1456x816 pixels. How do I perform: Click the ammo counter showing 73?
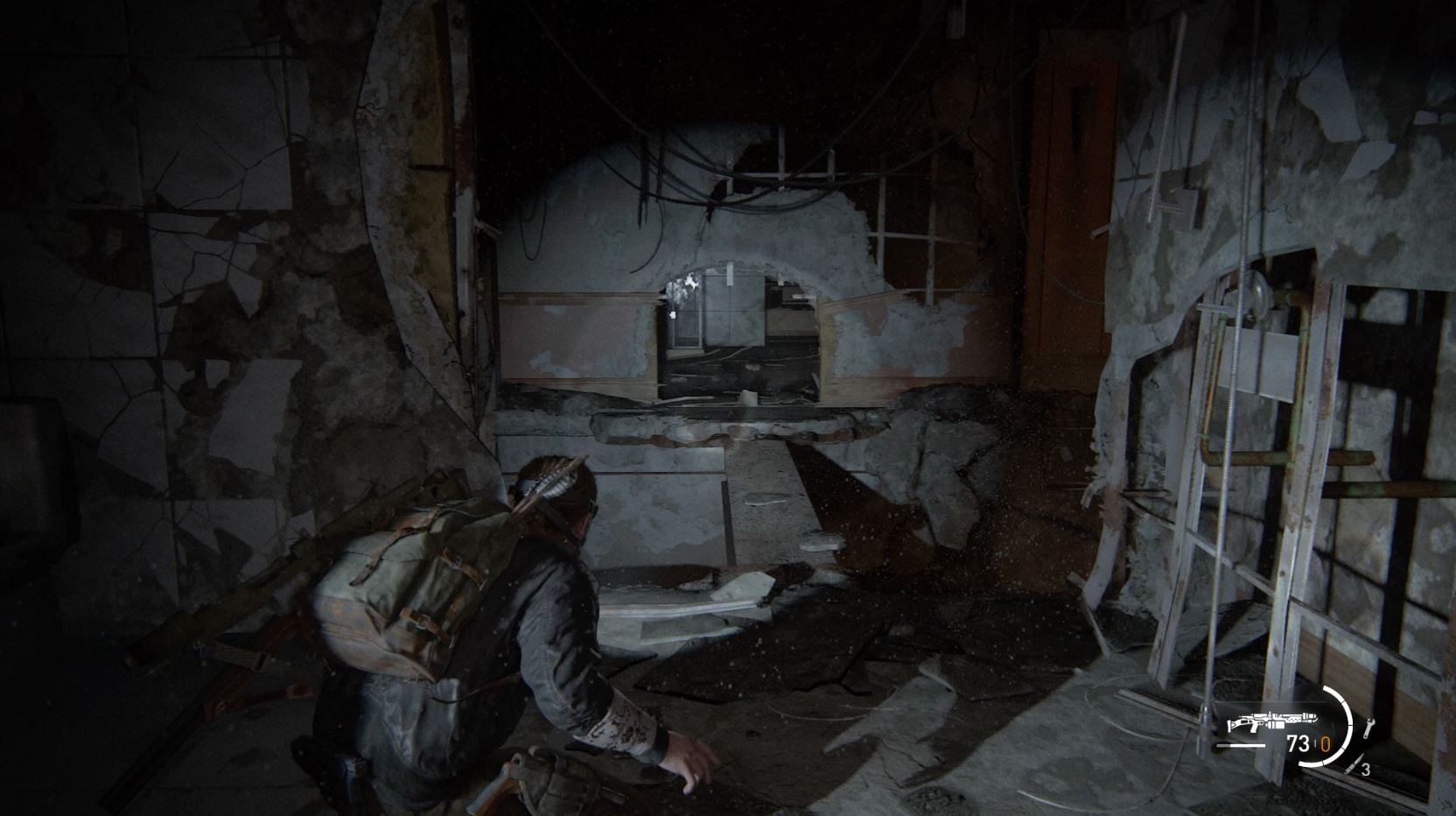coord(1298,742)
